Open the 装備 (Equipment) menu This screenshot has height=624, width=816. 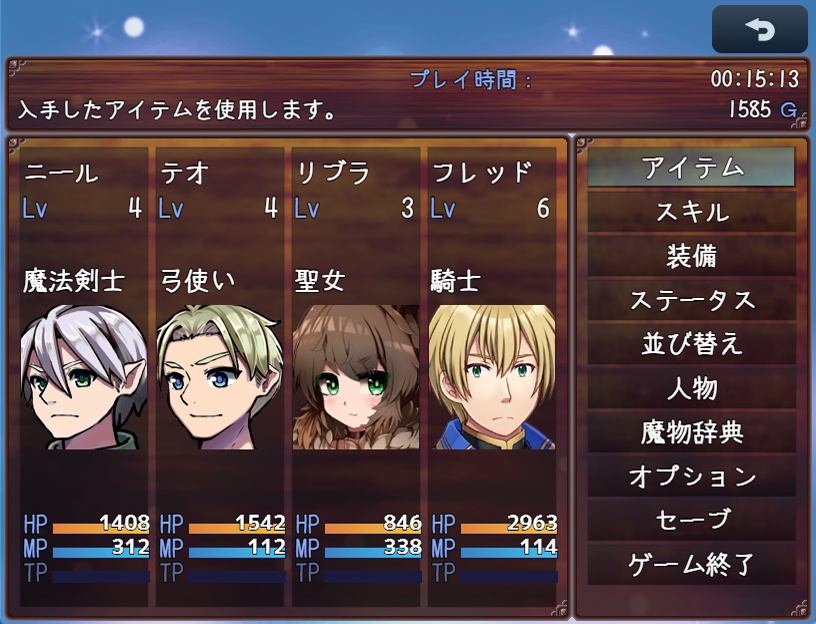click(x=691, y=256)
